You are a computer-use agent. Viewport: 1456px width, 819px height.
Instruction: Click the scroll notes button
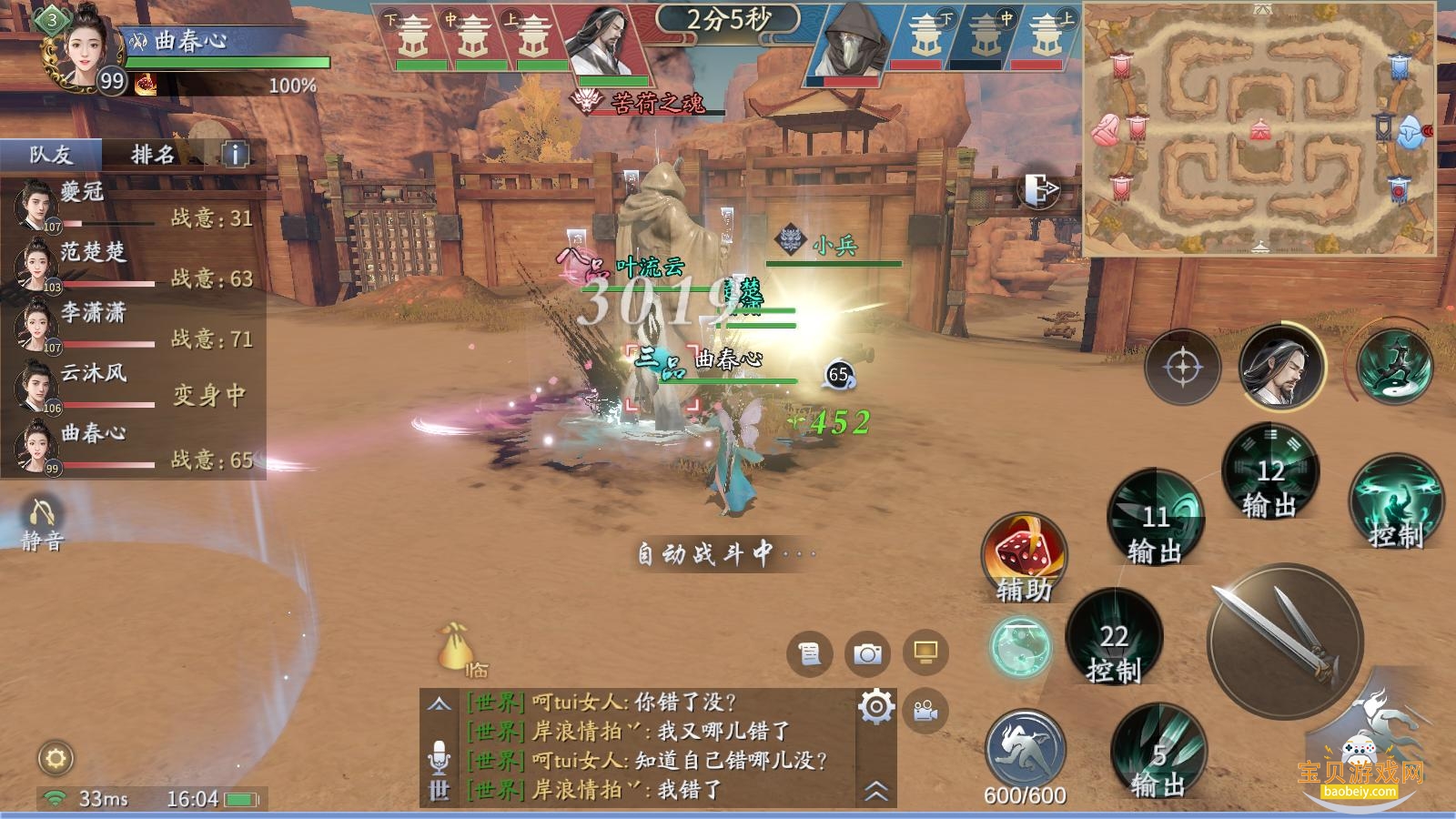[809, 653]
